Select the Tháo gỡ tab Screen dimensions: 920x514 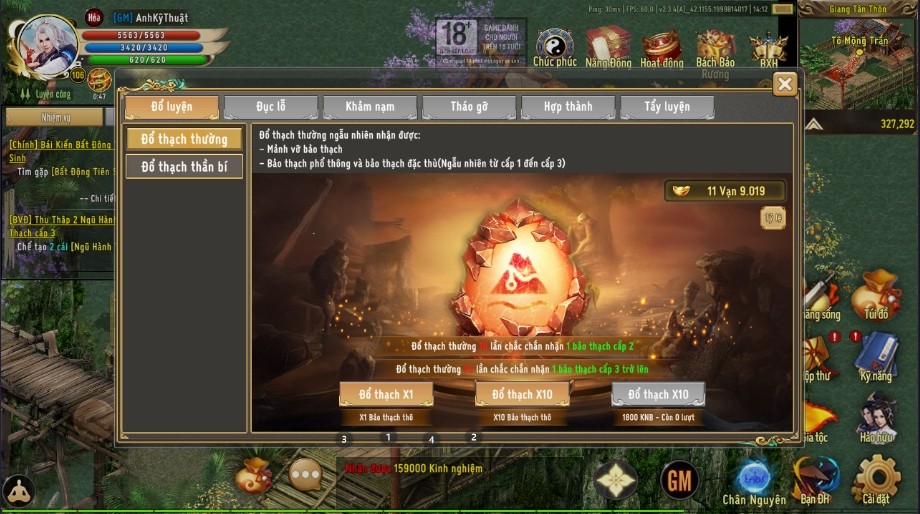[x=468, y=107]
